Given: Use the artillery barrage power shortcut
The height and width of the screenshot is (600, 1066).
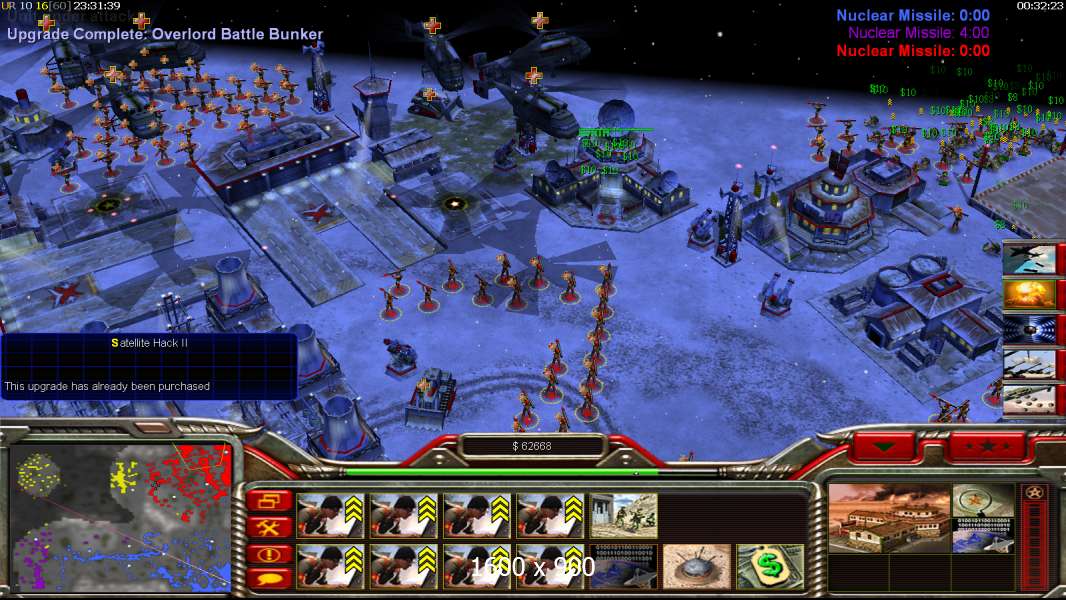Looking at the screenshot, I should click(x=1028, y=364).
